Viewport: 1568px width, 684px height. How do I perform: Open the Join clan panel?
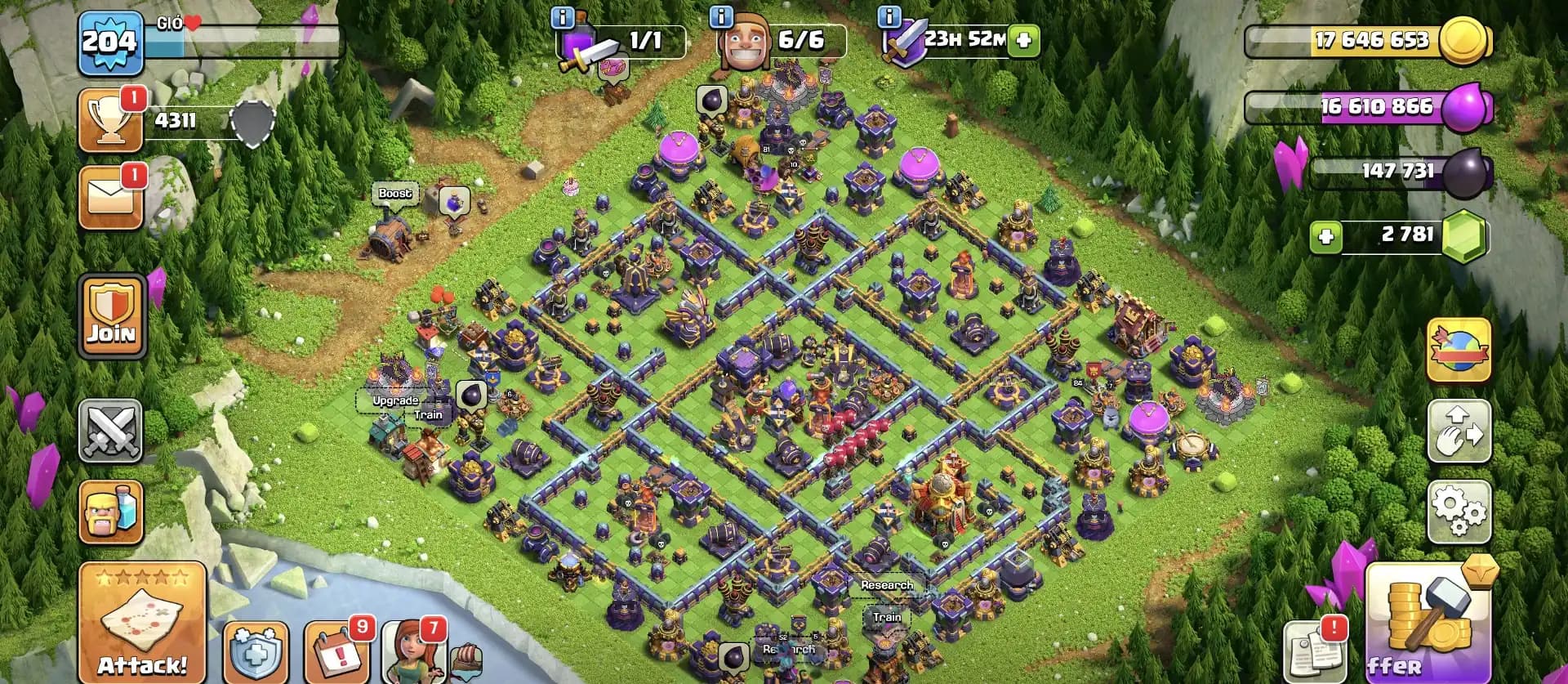[112, 315]
